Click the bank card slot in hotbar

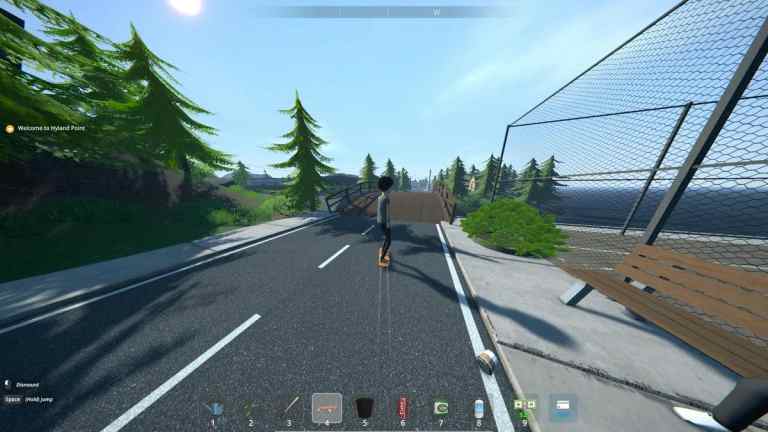[562, 407]
